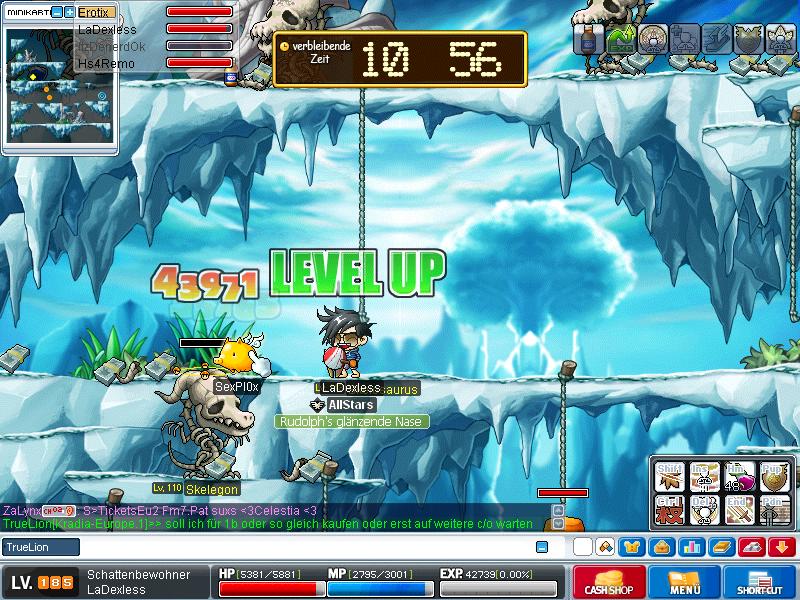Activate the Ctrl quickslot red kanji skill
Screen dimensions: 800x600
point(668,508)
